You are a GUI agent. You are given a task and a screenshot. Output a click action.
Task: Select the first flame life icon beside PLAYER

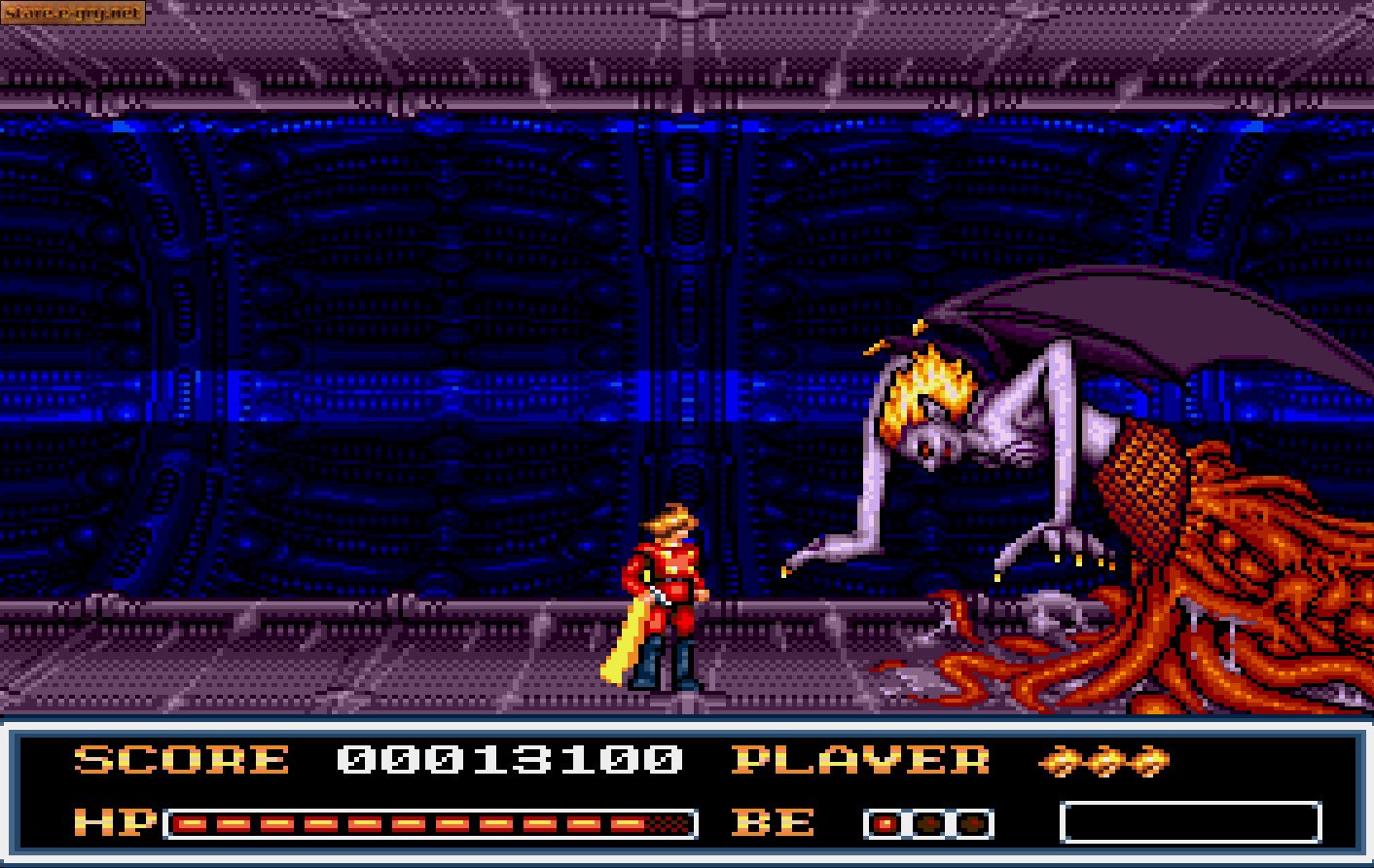tap(1061, 761)
